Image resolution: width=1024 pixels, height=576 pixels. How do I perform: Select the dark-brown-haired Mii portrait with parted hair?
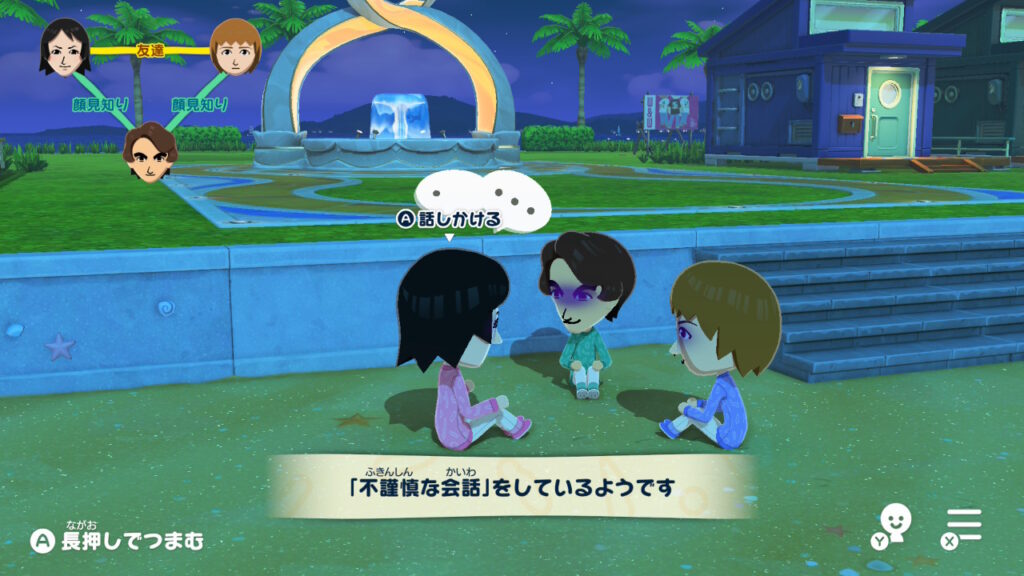pos(150,152)
